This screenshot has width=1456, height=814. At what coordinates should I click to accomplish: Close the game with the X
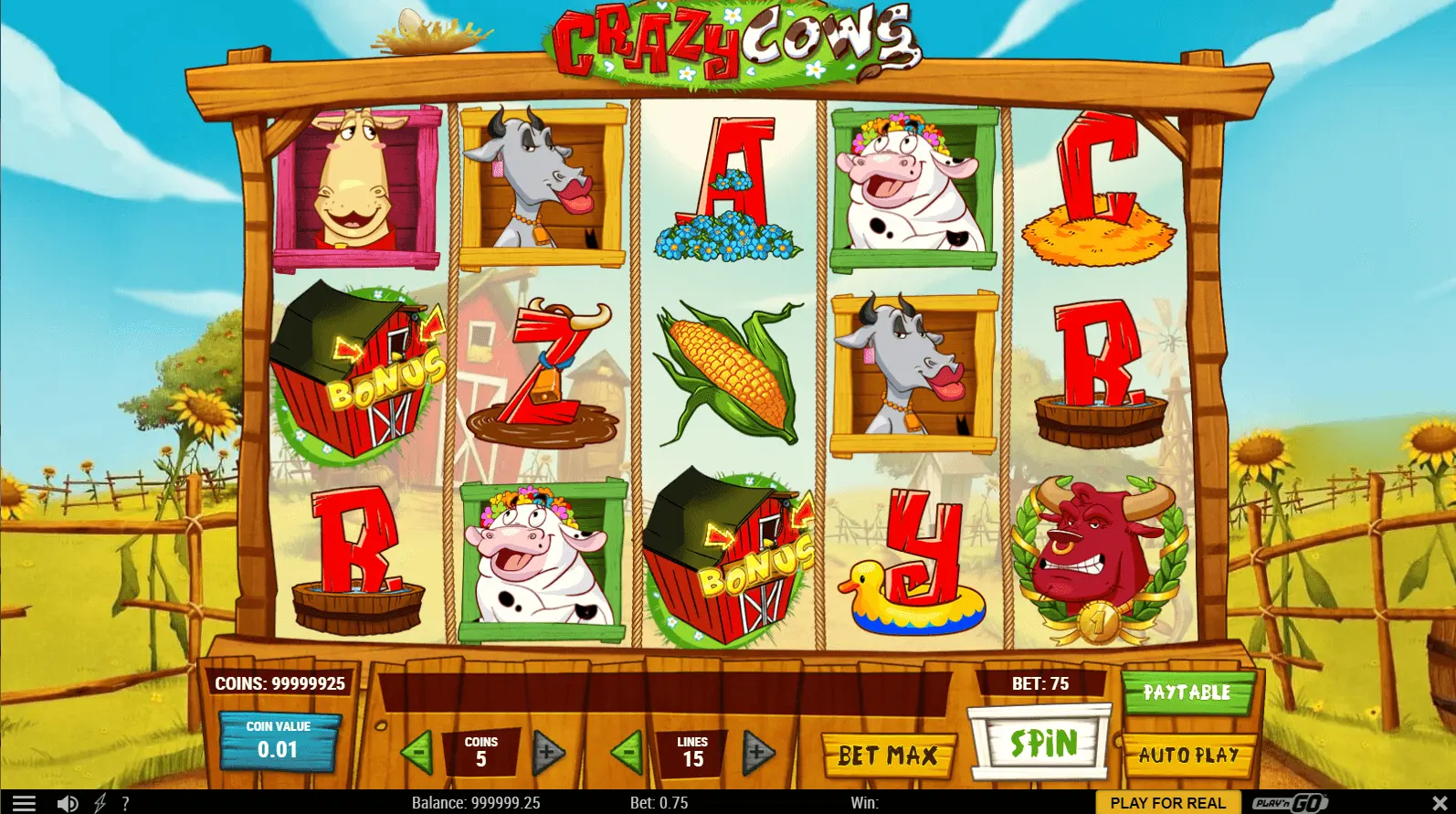[x=1440, y=803]
